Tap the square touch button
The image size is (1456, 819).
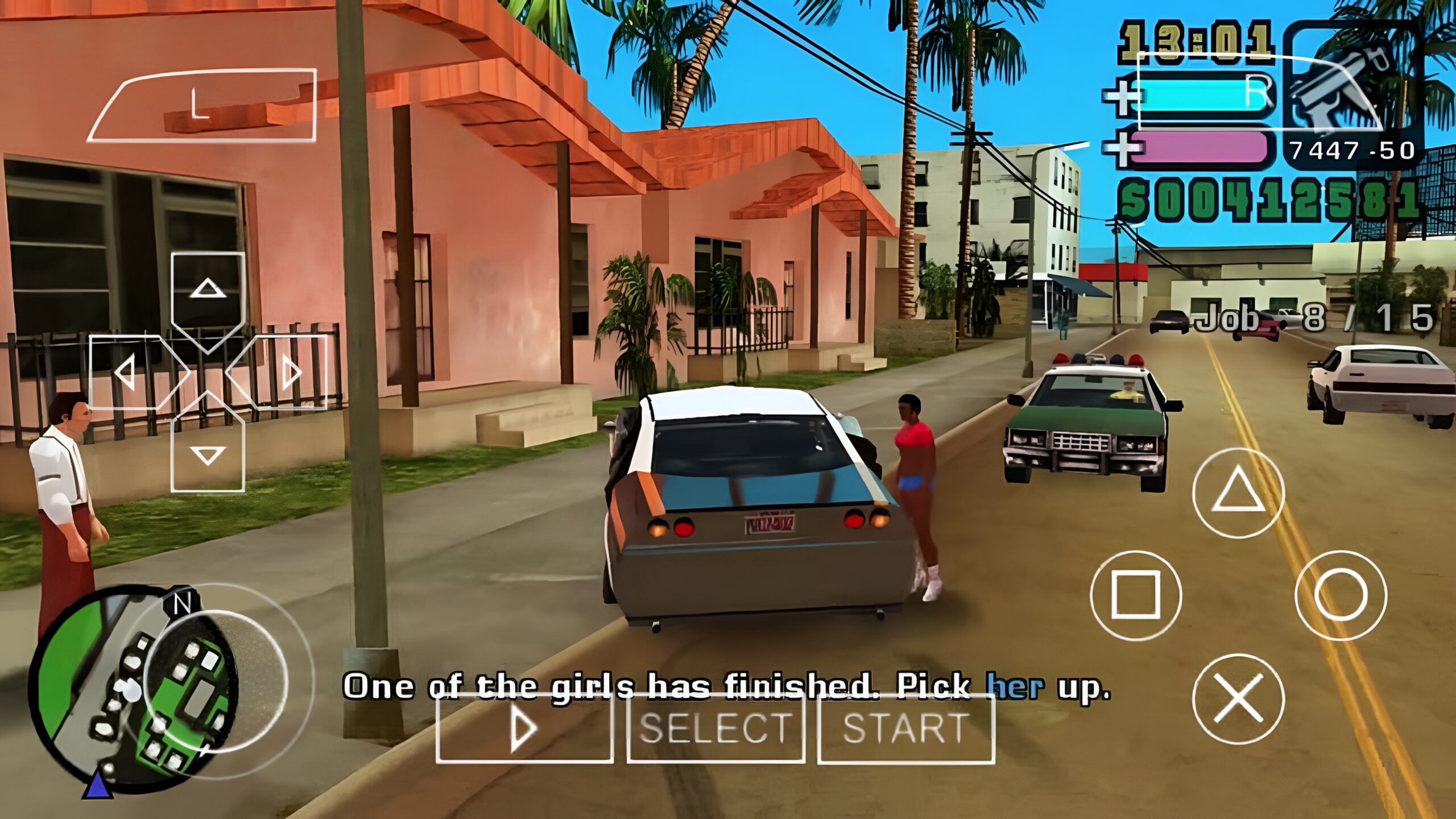click(1136, 595)
